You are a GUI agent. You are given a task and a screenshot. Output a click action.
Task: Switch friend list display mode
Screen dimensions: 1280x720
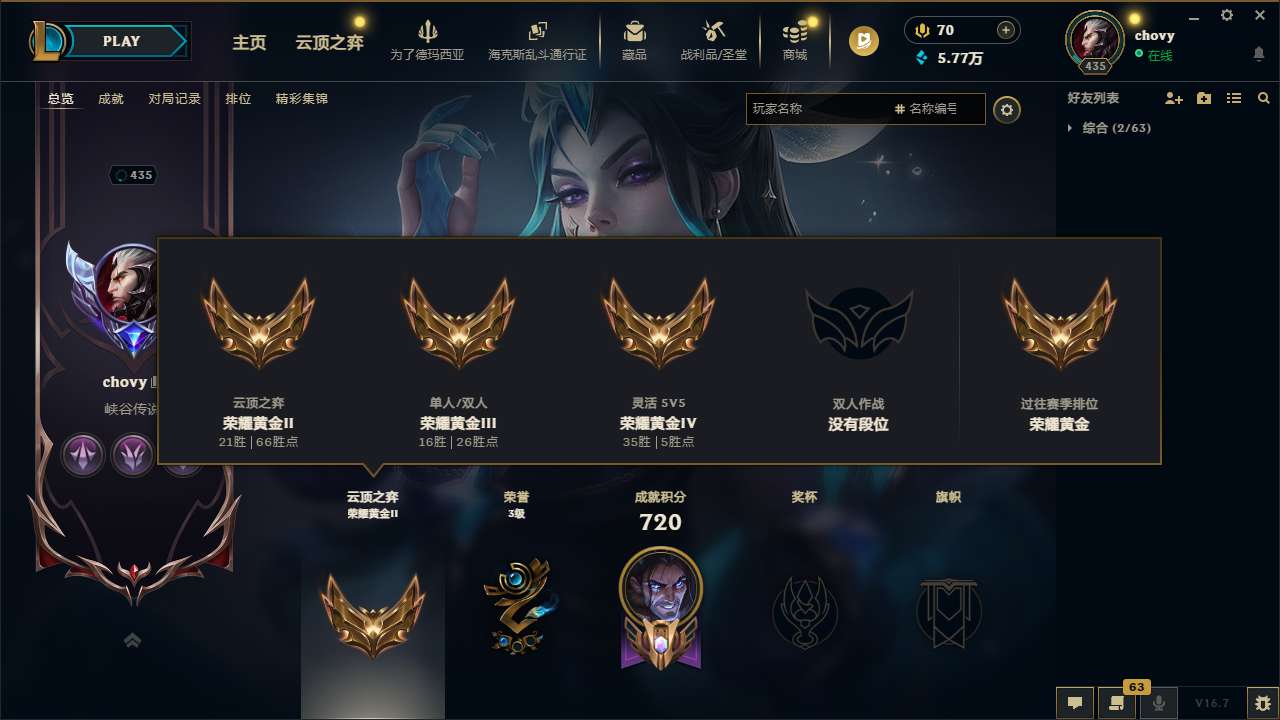click(1234, 98)
